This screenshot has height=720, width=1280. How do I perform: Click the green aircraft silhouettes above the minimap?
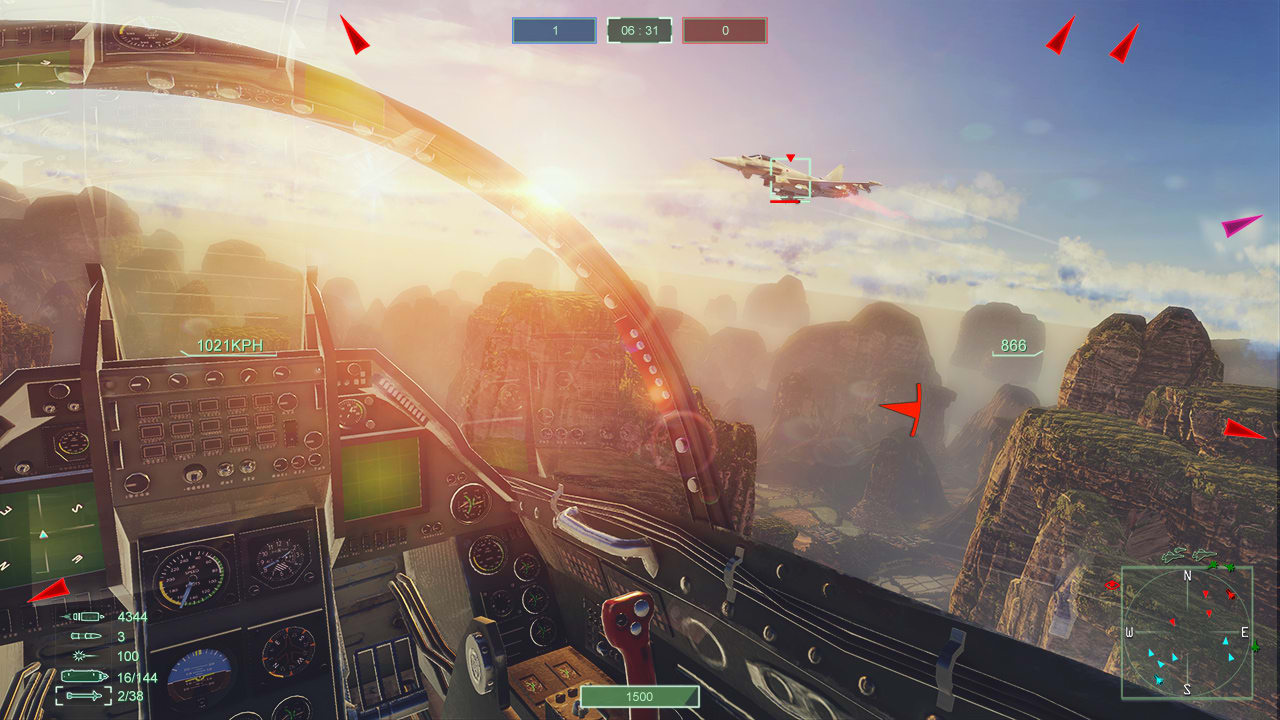click(1188, 554)
